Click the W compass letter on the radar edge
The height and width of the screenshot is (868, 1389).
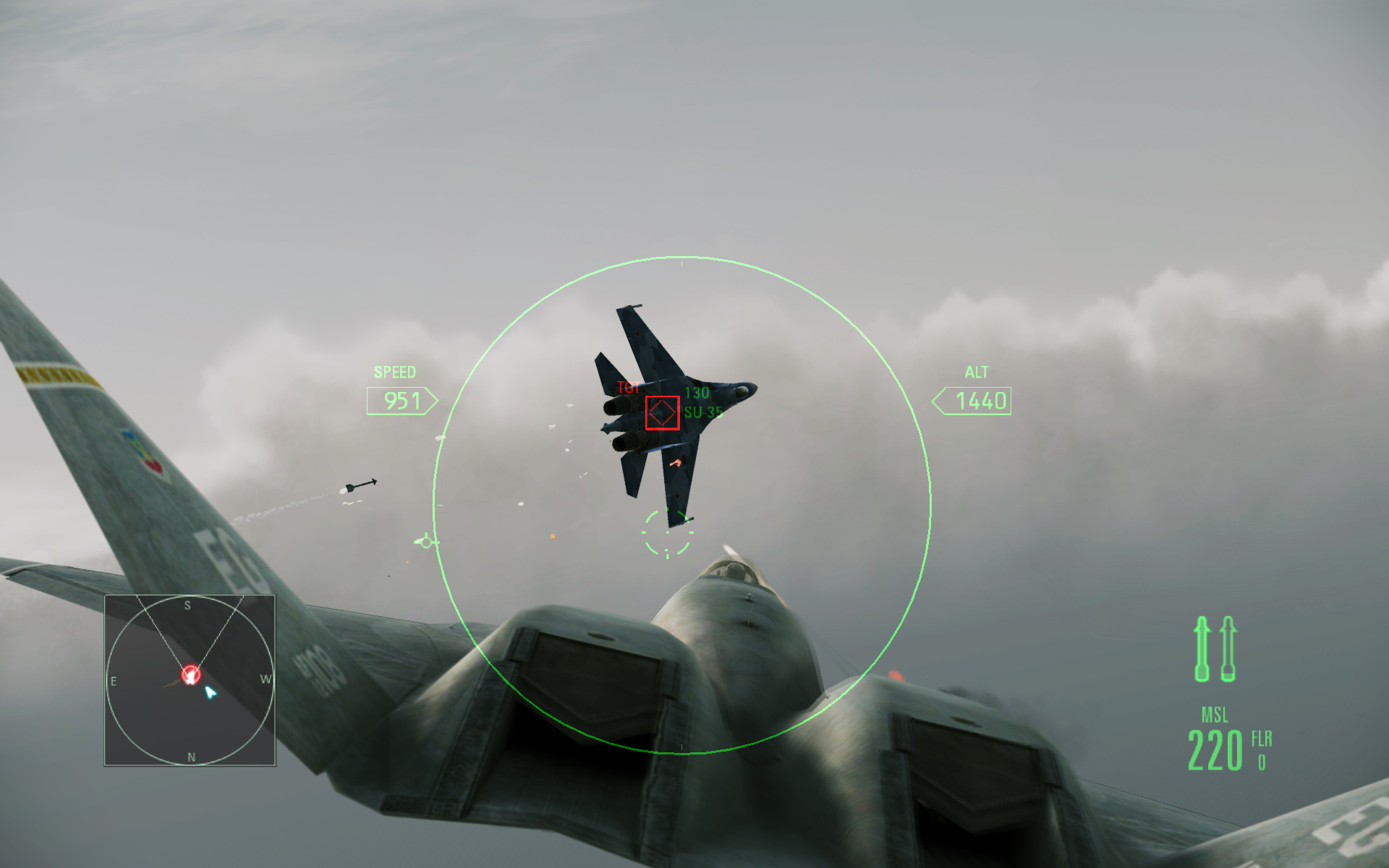[267, 678]
